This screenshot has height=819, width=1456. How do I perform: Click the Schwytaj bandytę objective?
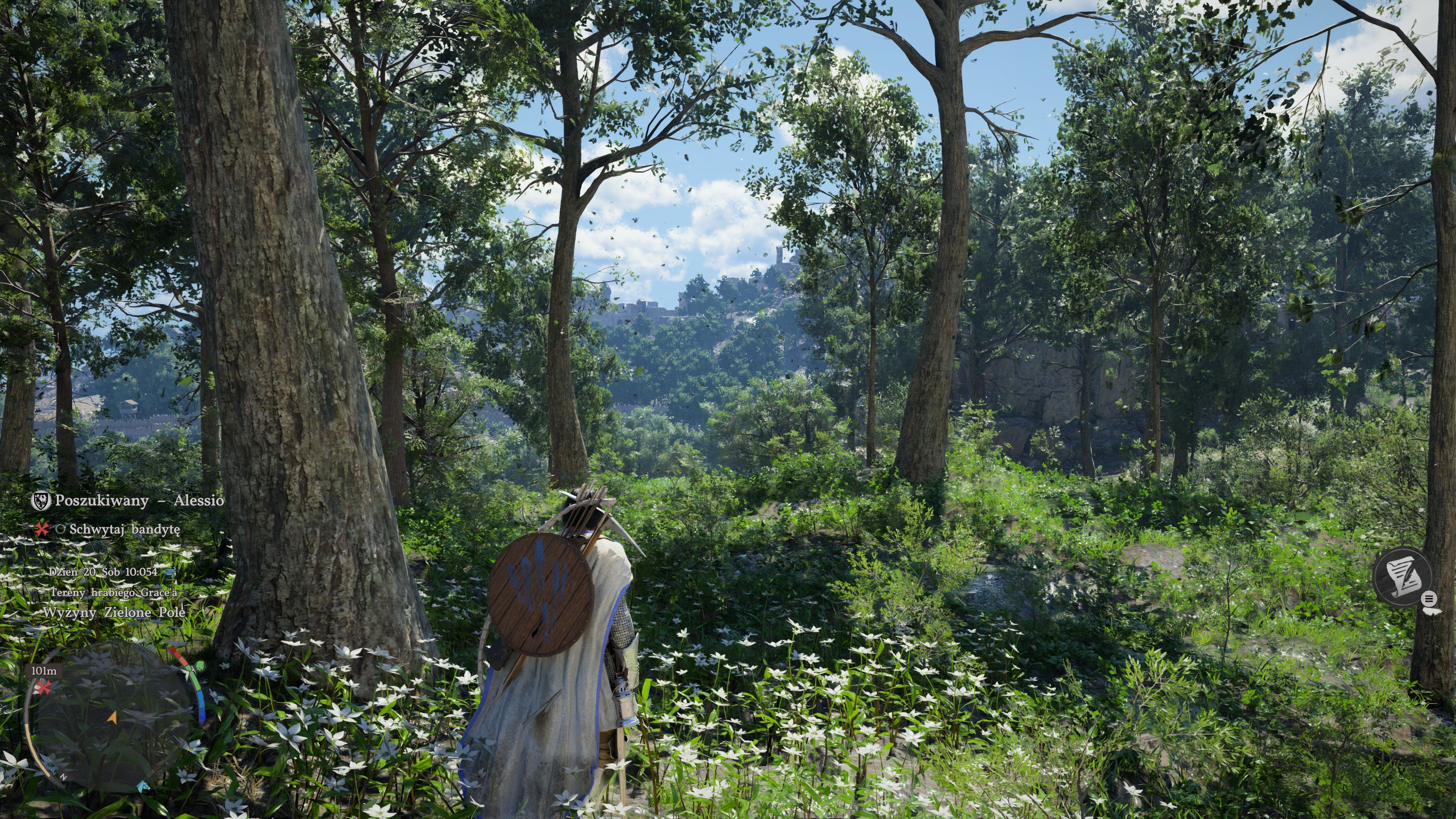tap(124, 529)
